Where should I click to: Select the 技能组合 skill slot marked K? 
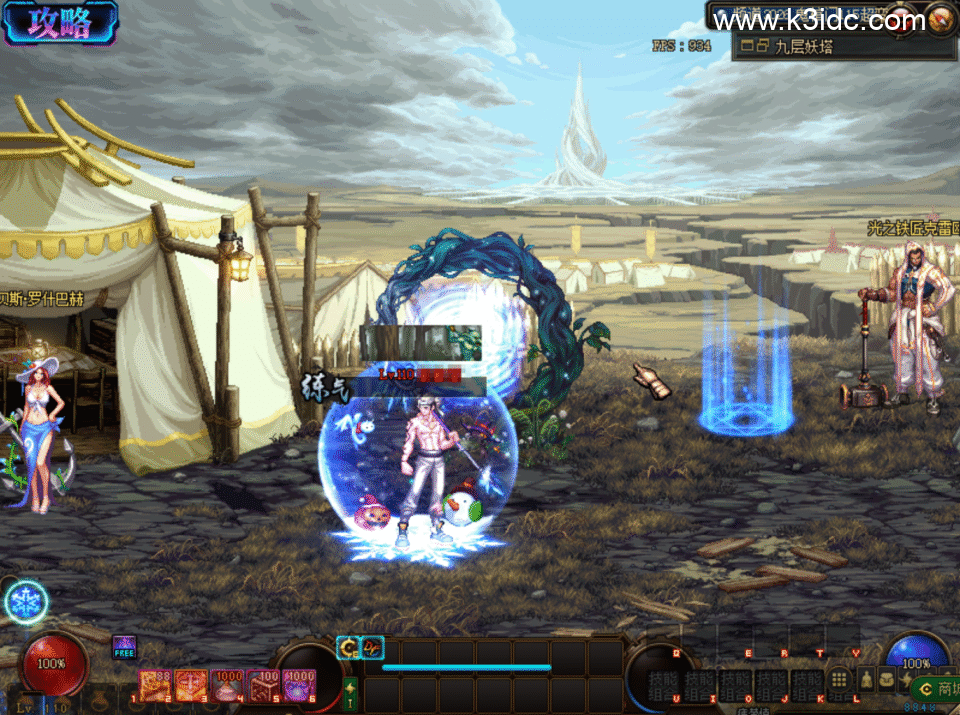coord(807,684)
